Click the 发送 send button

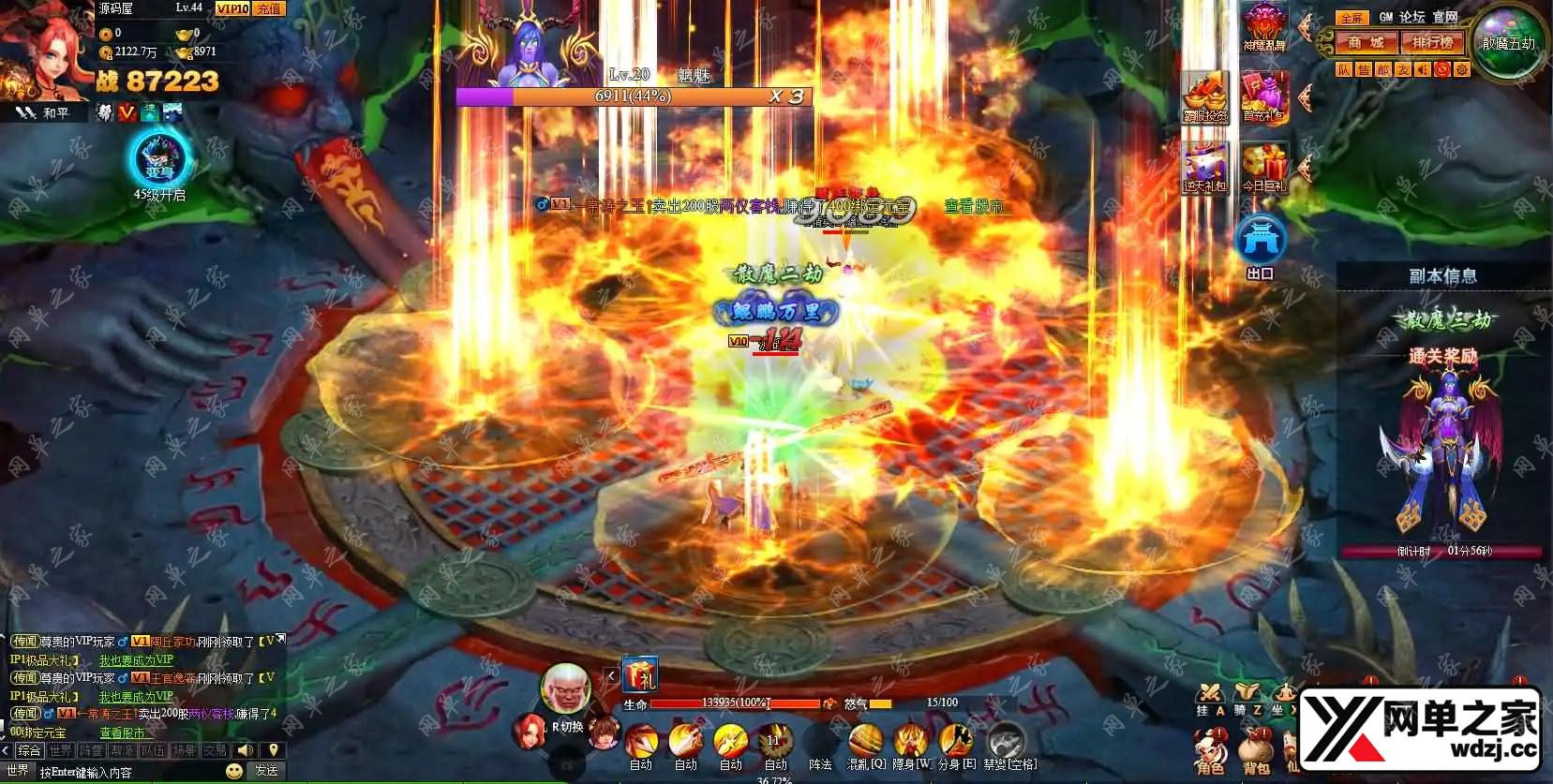[267, 771]
